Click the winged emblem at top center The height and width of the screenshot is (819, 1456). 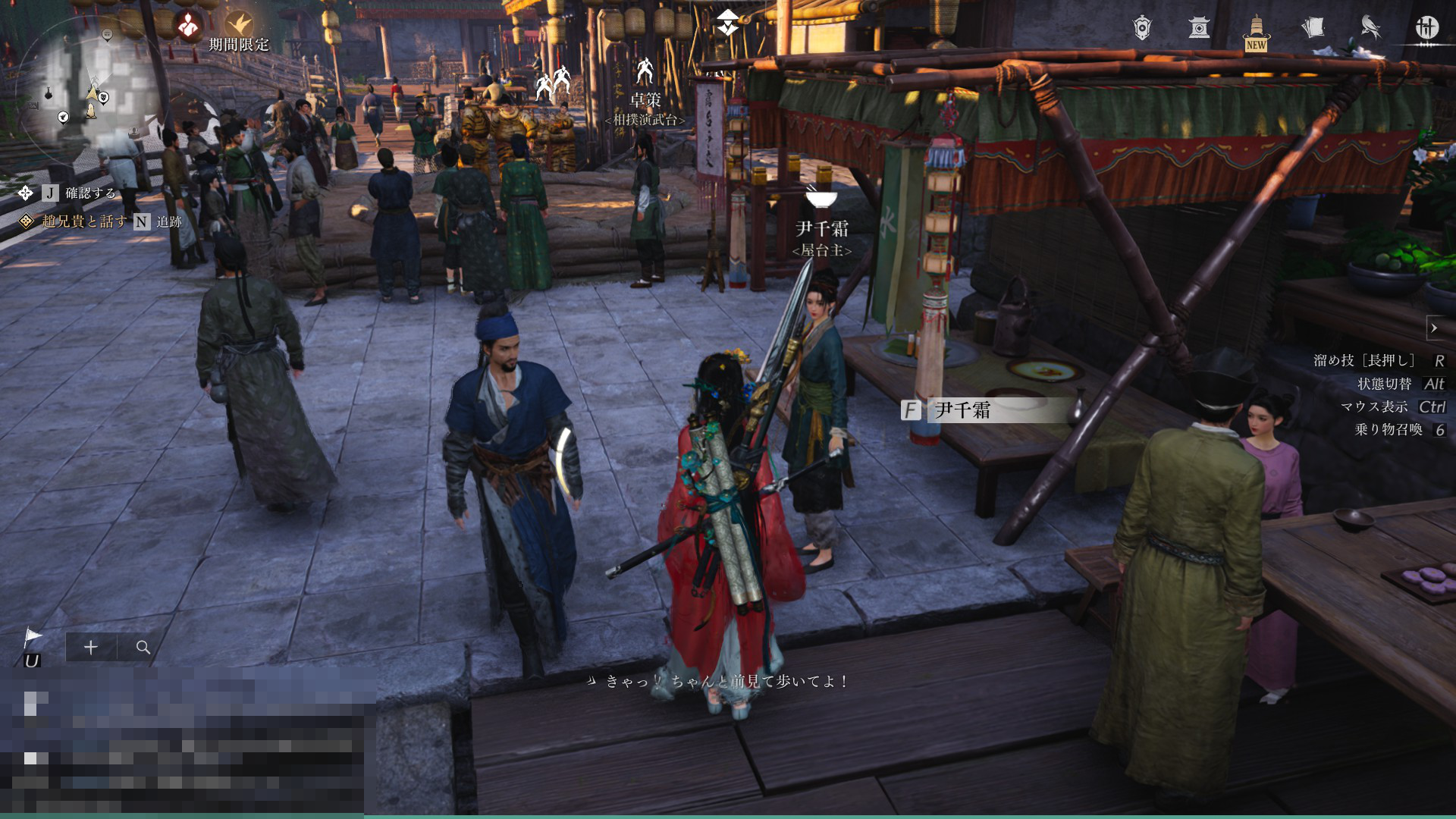[728, 23]
